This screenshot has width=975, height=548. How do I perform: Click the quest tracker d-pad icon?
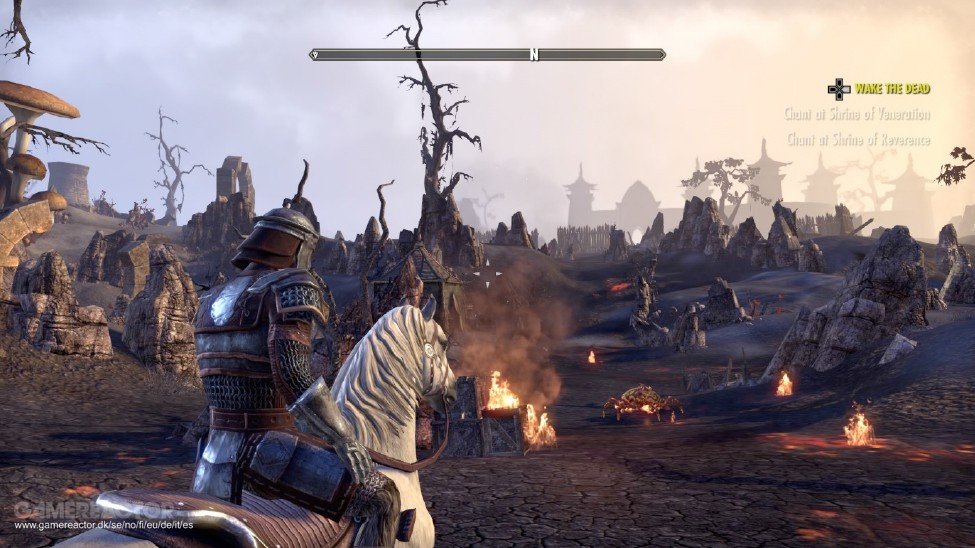838,89
